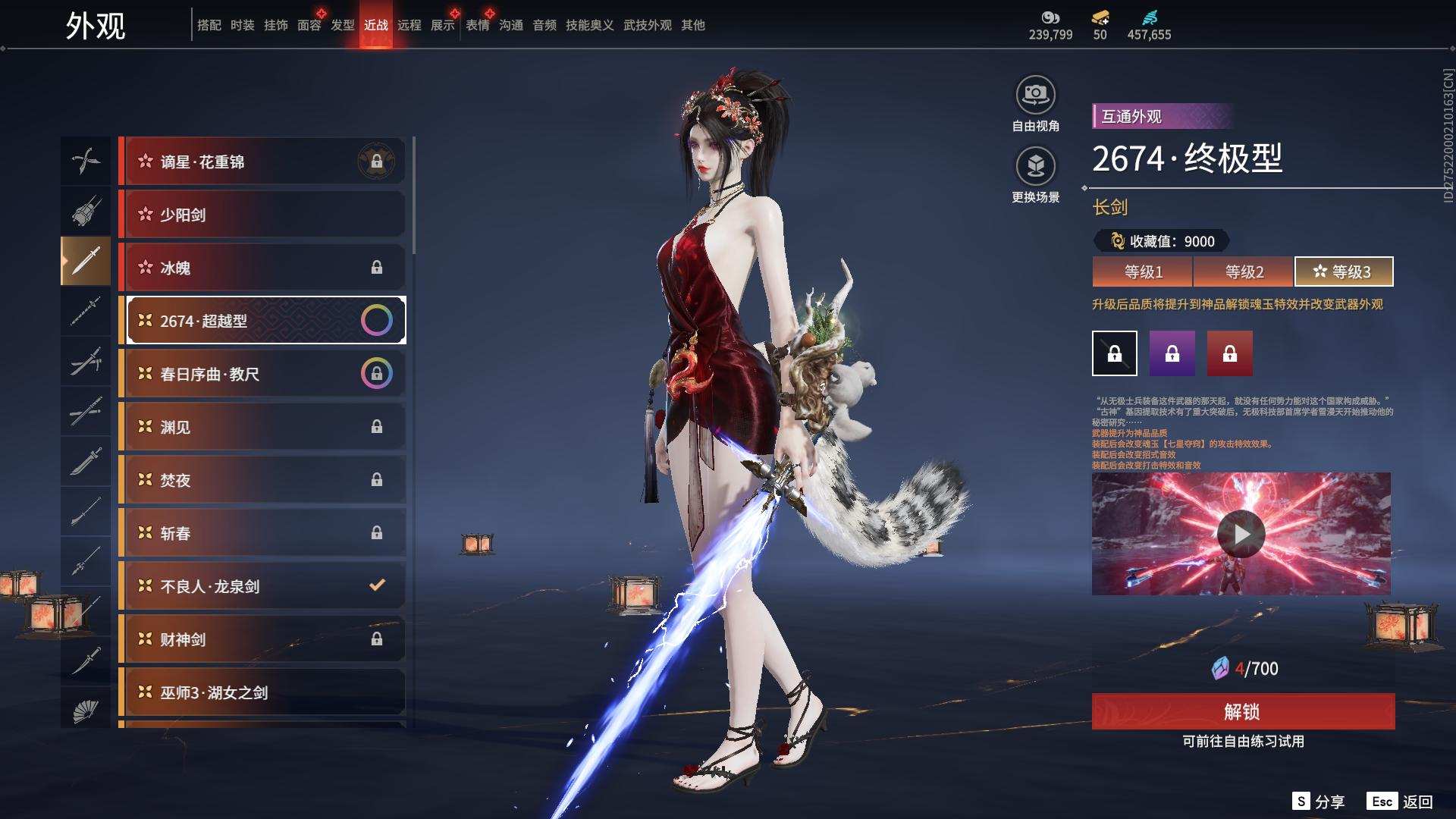Choose the 斩春 sword skin
1456x819 pixels.
tap(262, 533)
